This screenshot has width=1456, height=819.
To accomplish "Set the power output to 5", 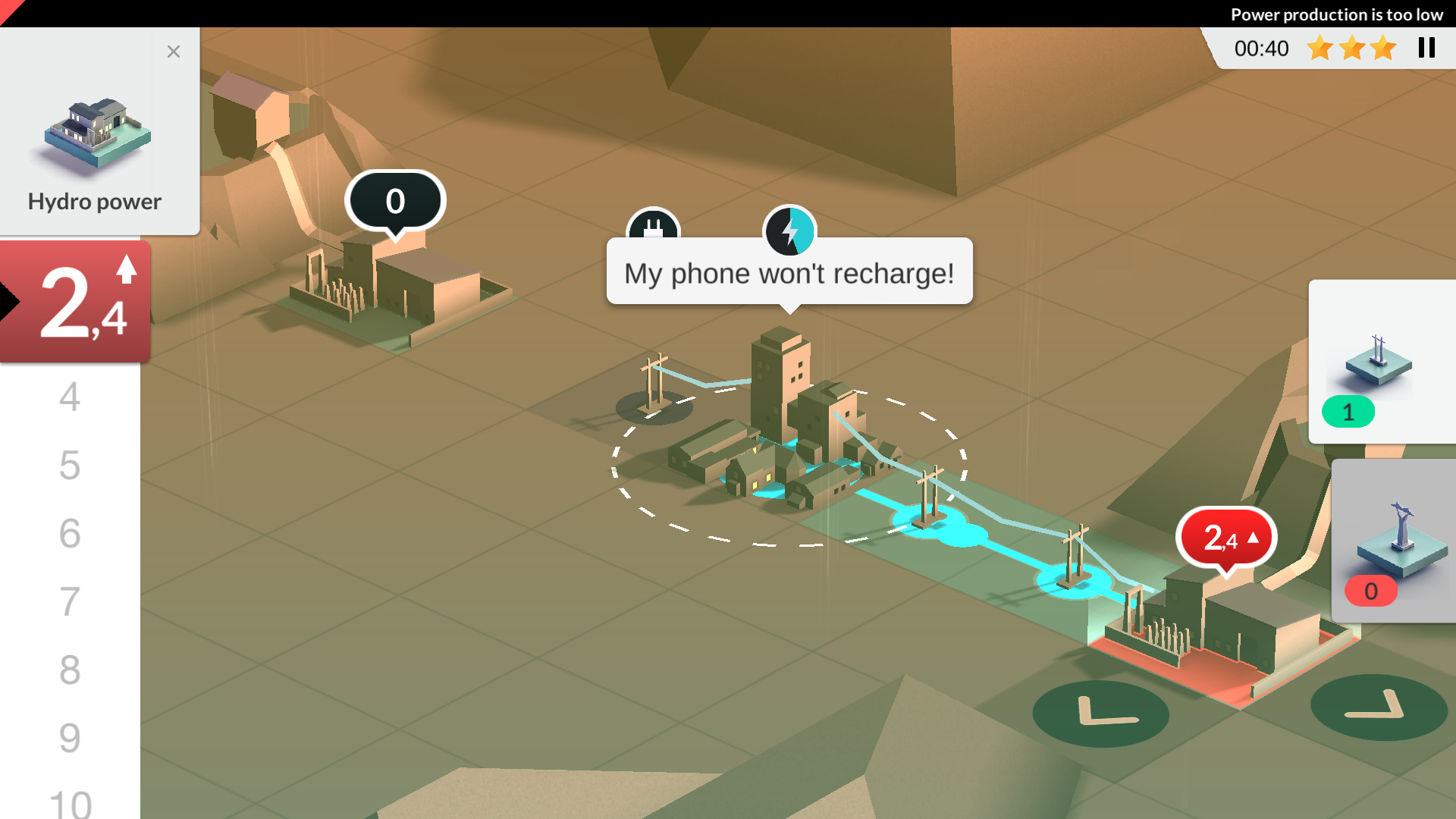I will click(70, 465).
